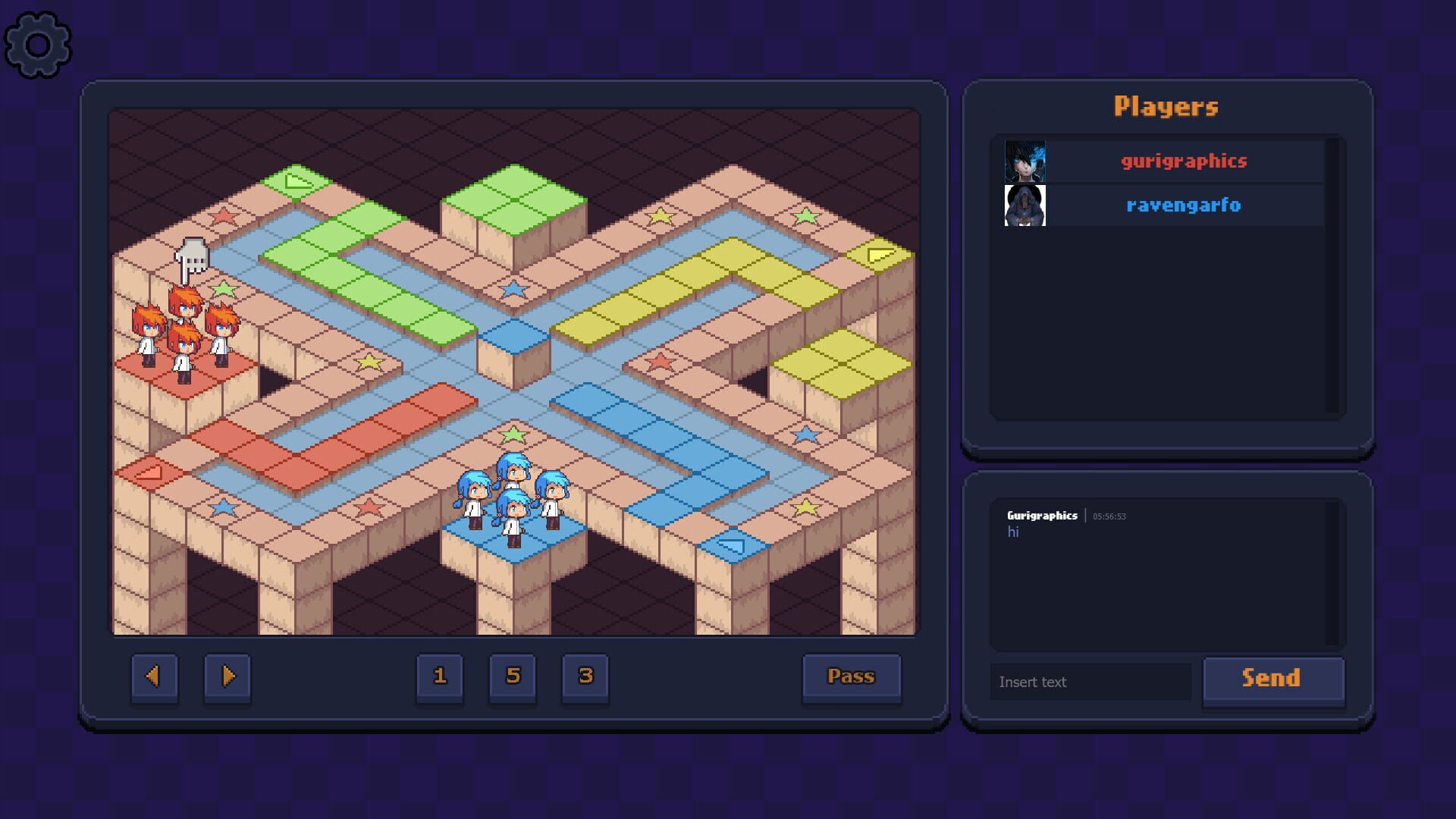Select player name gurigraphics
Viewport: 1456px width, 819px height.
1183,161
